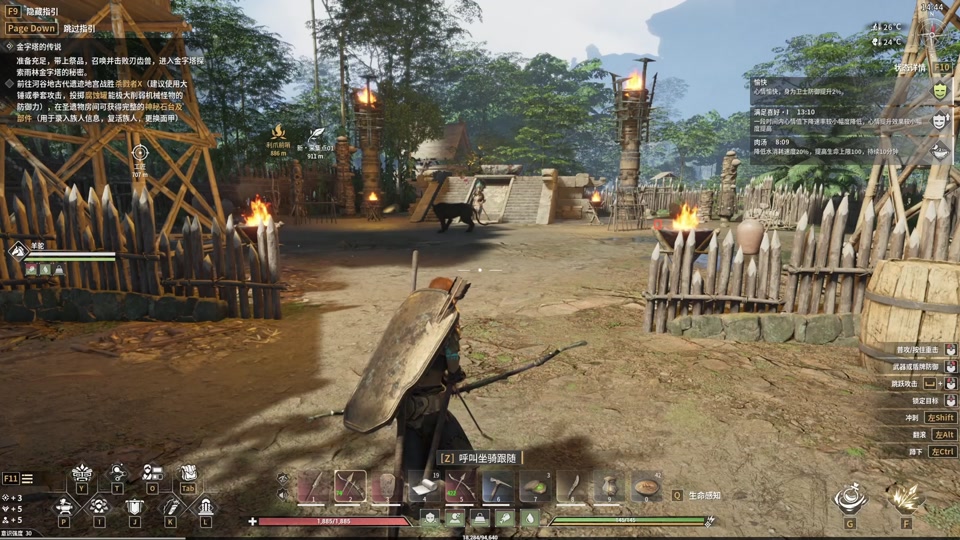Image resolution: width=960 pixels, height=540 pixels.
Task: Select the curved blade in slot 8
Action: [x=572, y=487]
